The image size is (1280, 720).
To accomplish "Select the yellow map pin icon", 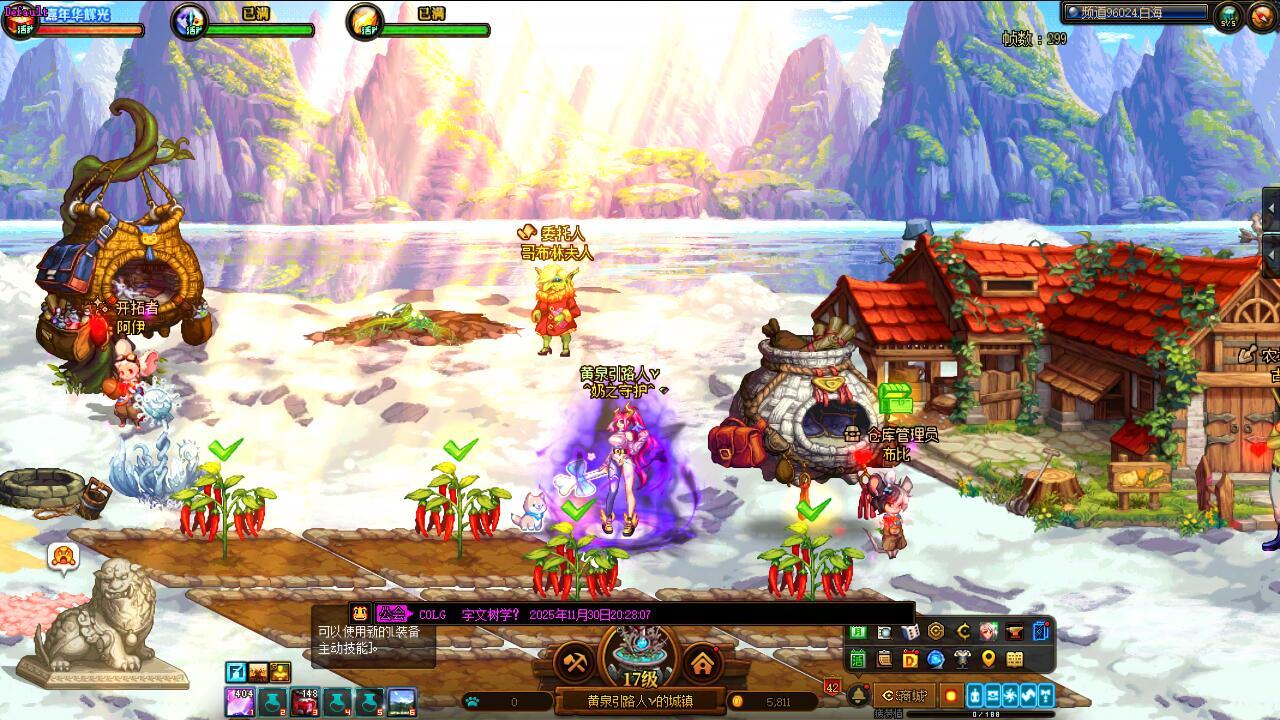I will click(x=988, y=659).
